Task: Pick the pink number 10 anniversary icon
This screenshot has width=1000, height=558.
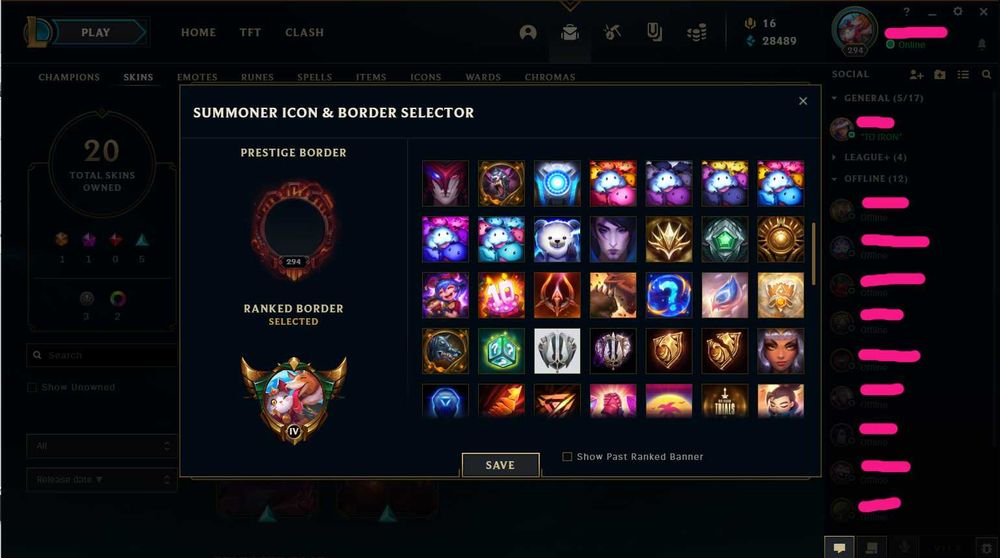Action: (x=501, y=294)
